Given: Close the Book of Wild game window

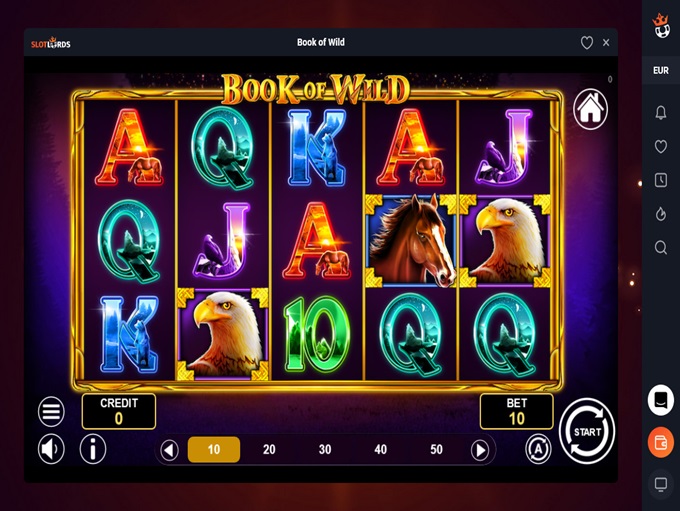Looking at the screenshot, I should [x=606, y=43].
